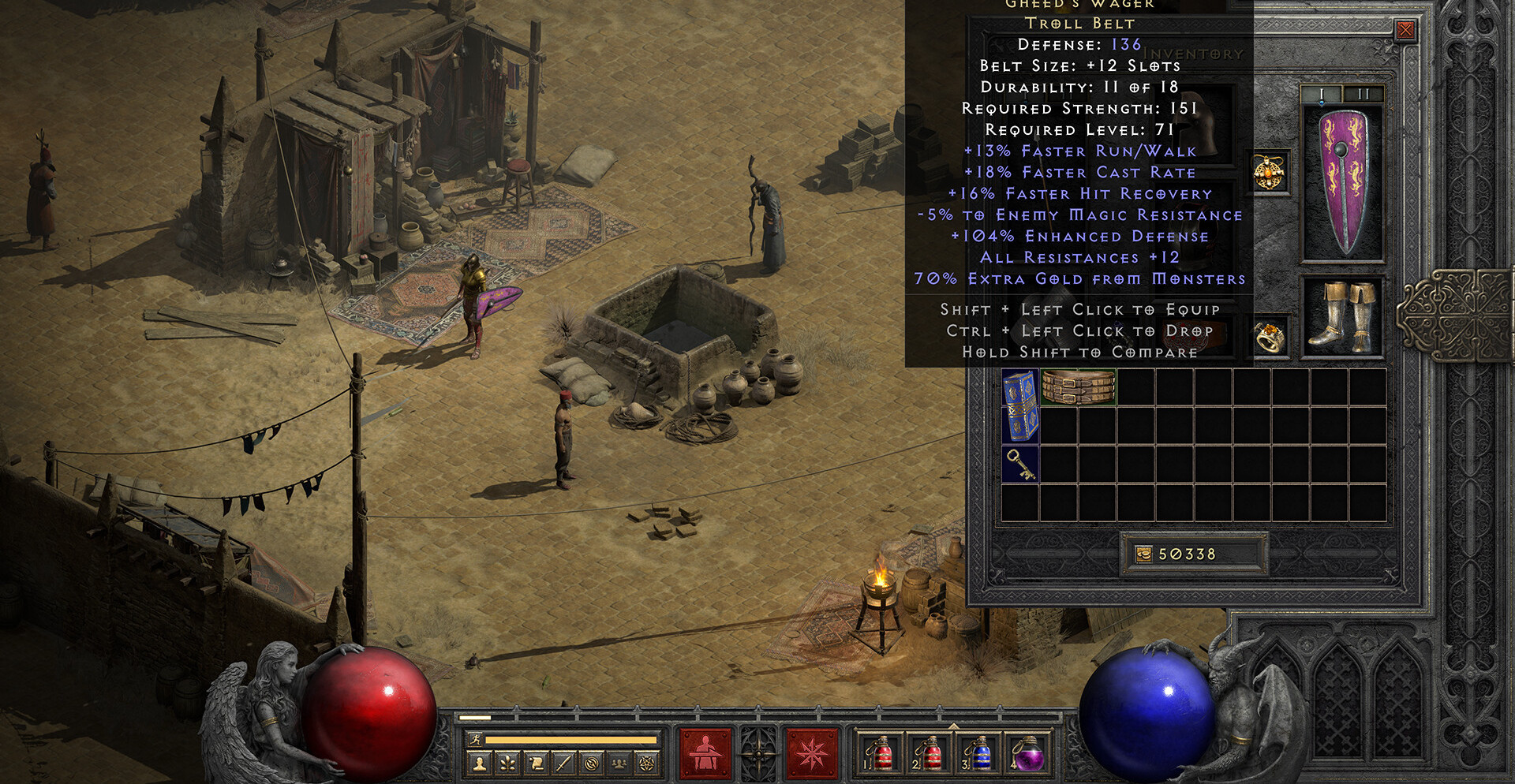Open the character sheet from the mini panel
This screenshot has height=784, width=1515.
(x=479, y=763)
